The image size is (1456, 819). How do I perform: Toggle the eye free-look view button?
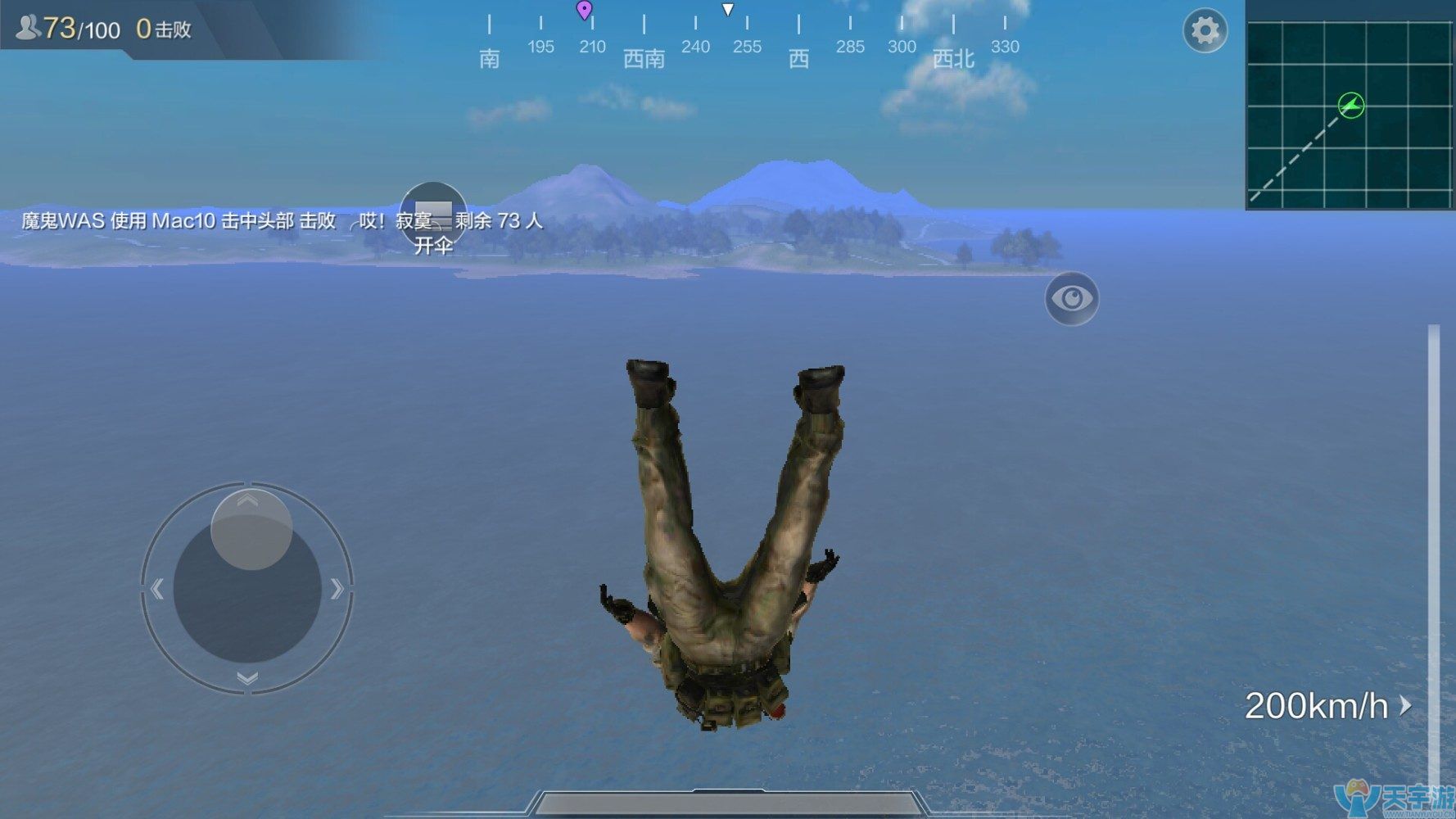click(x=1071, y=298)
